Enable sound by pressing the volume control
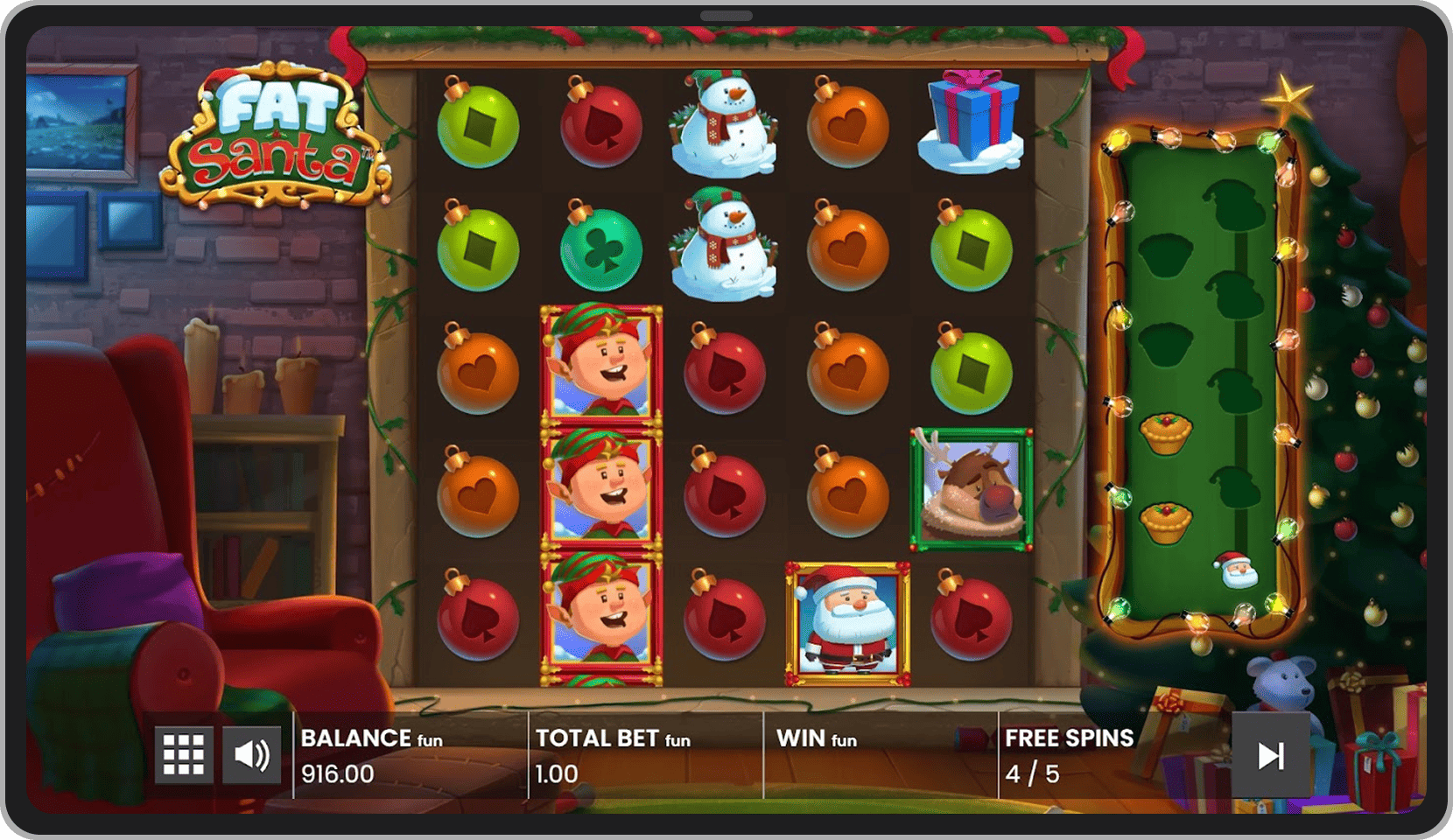 [x=252, y=752]
